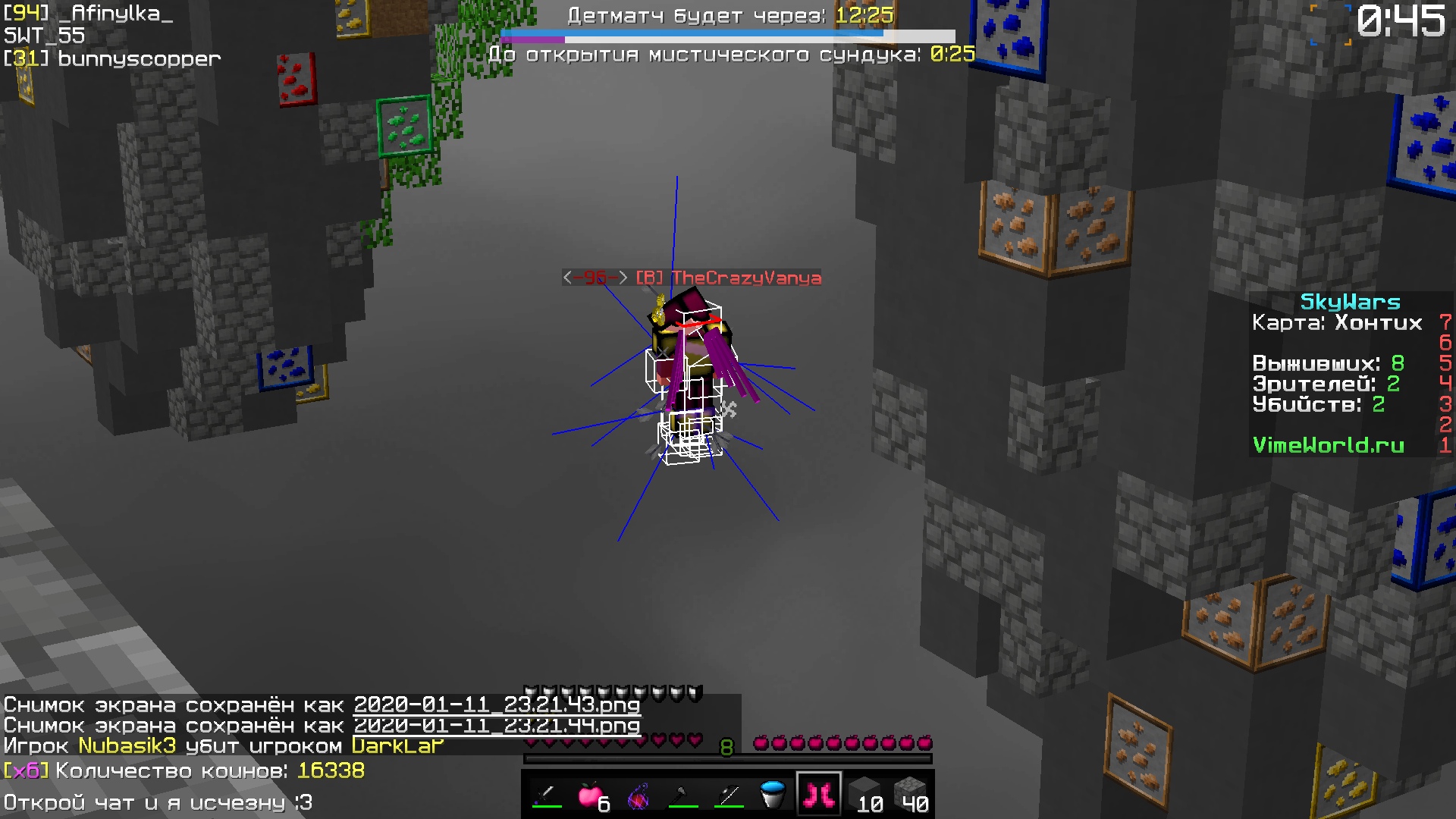Select the gray block stack of 10

click(864, 794)
